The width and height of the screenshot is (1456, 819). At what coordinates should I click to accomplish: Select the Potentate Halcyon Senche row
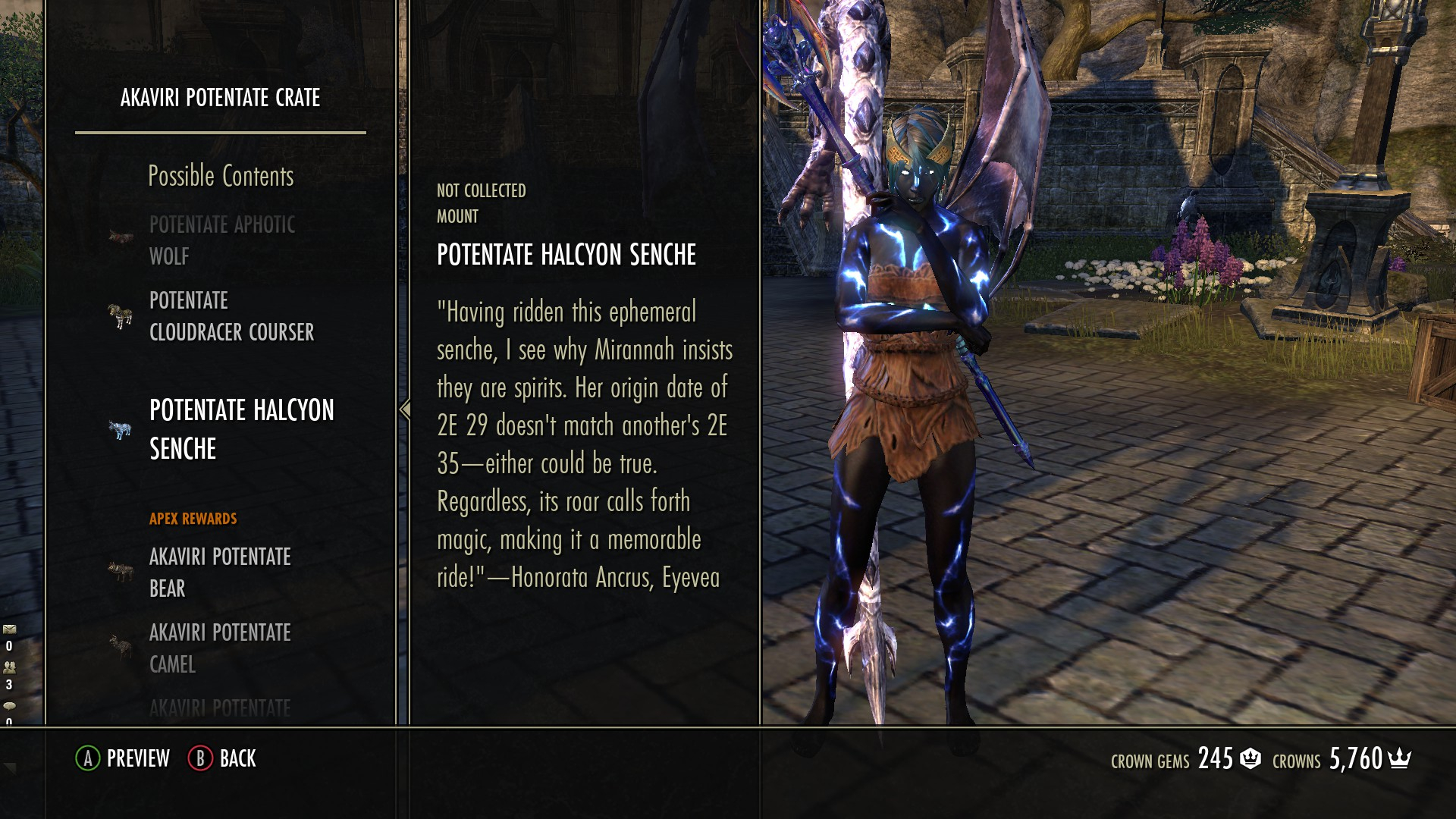point(241,429)
